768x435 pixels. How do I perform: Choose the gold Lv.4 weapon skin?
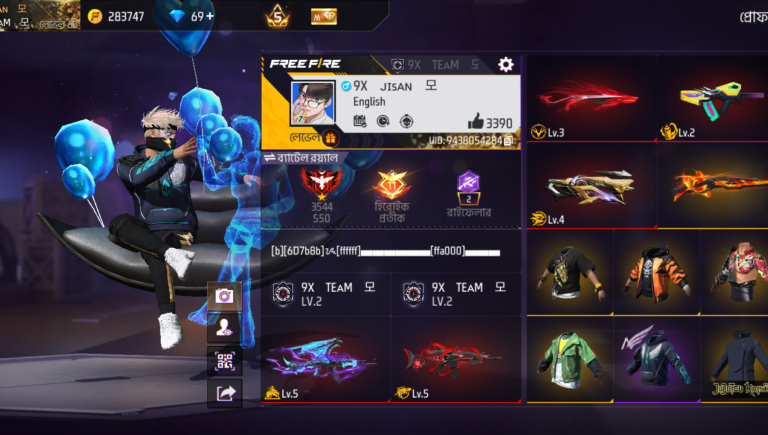pyautogui.click(x=590, y=187)
